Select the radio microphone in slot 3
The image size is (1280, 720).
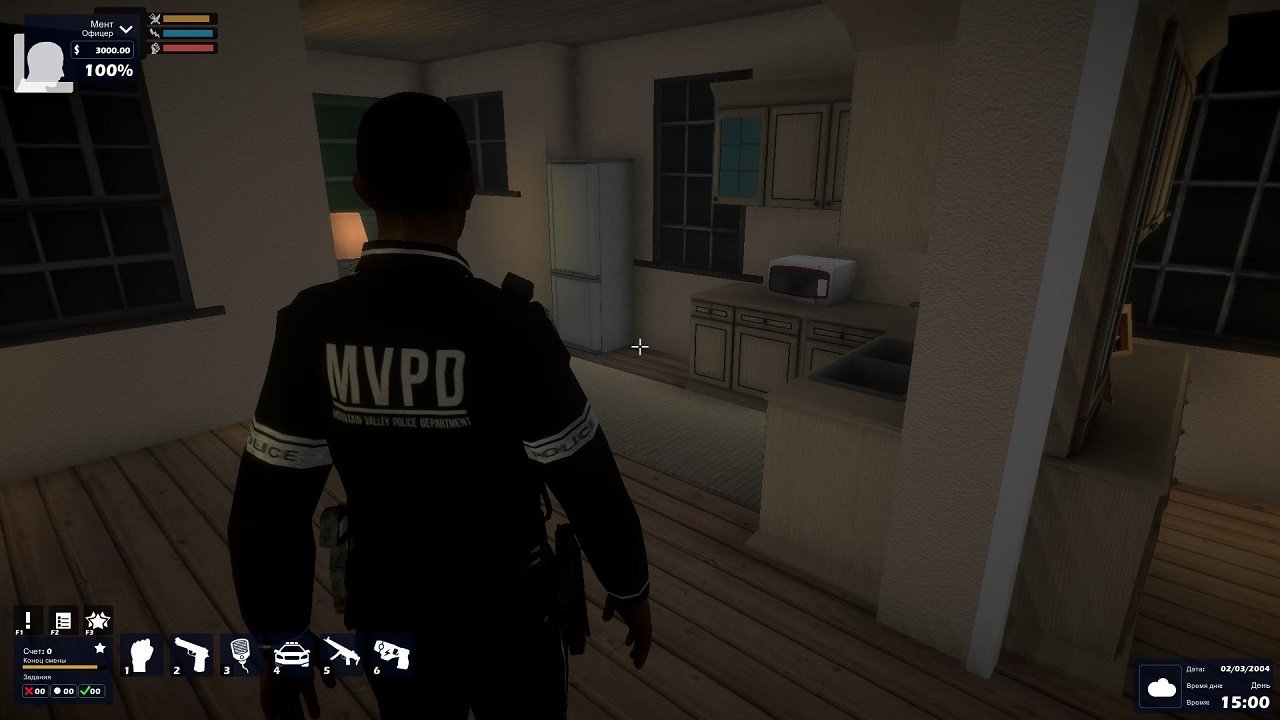point(240,654)
